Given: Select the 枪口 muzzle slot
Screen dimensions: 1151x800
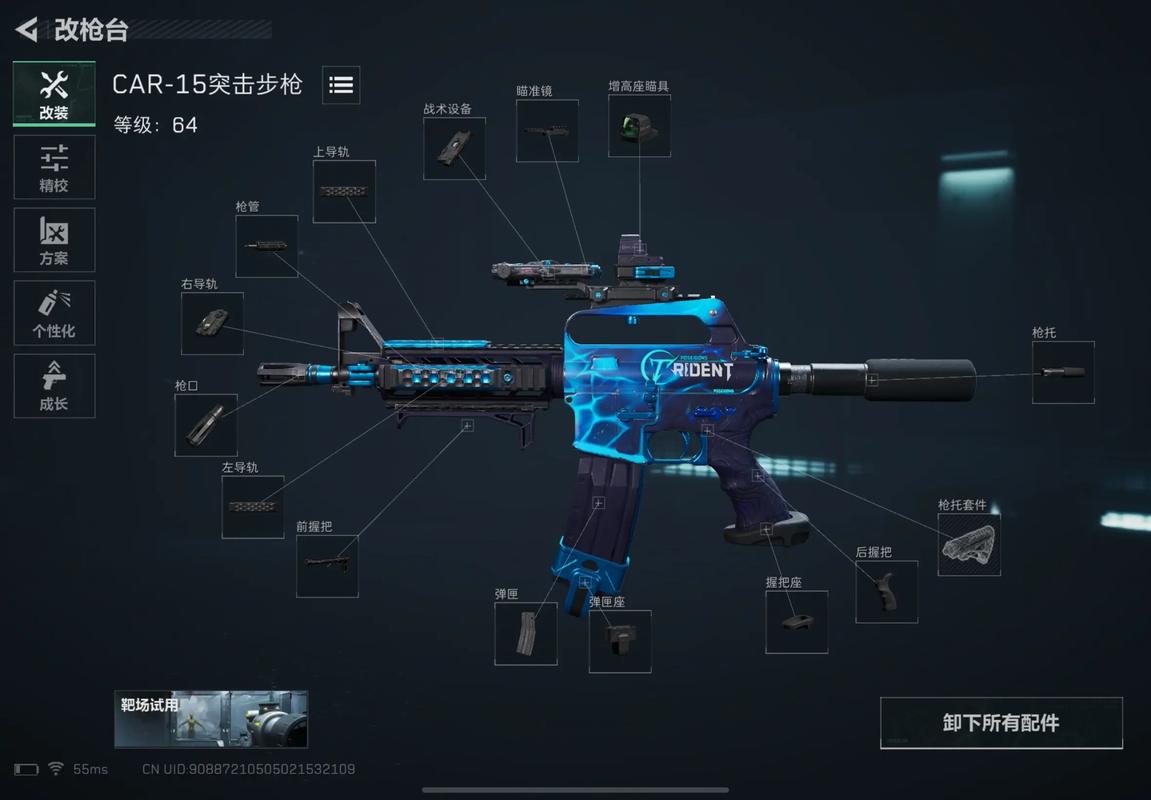Looking at the screenshot, I should click(206, 425).
